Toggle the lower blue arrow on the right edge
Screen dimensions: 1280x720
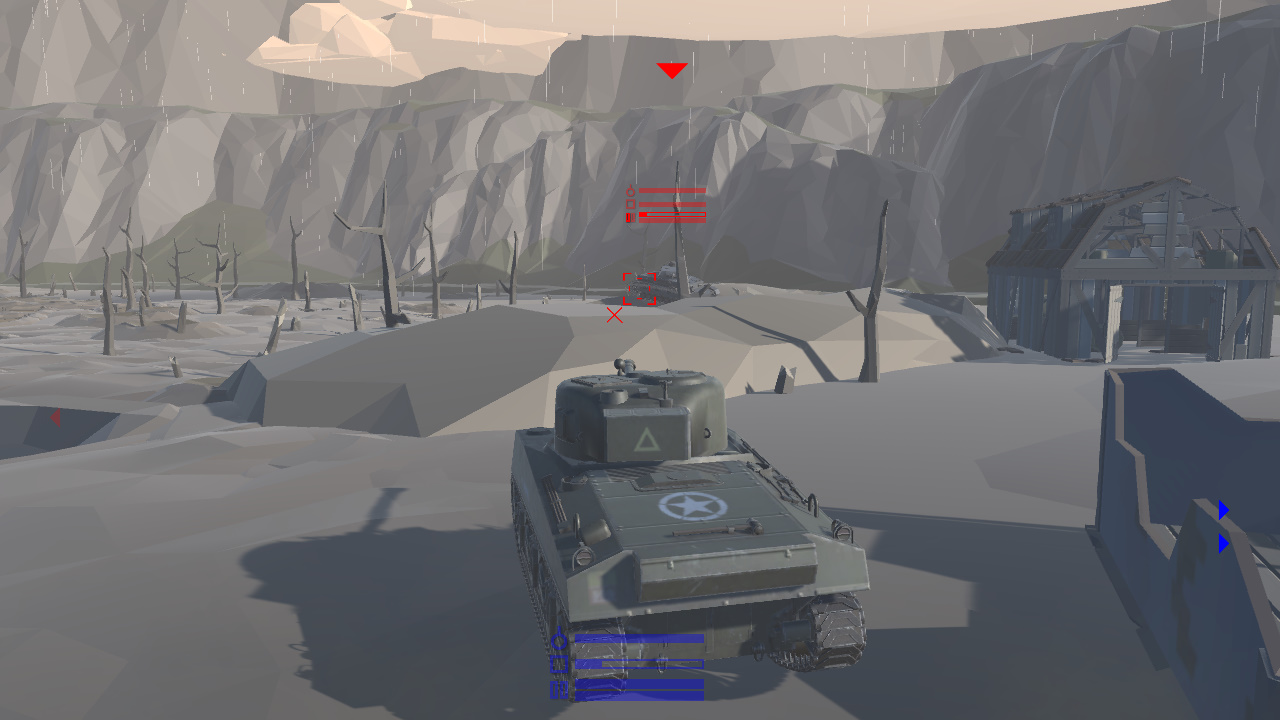pyautogui.click(x=1224, y=544)
